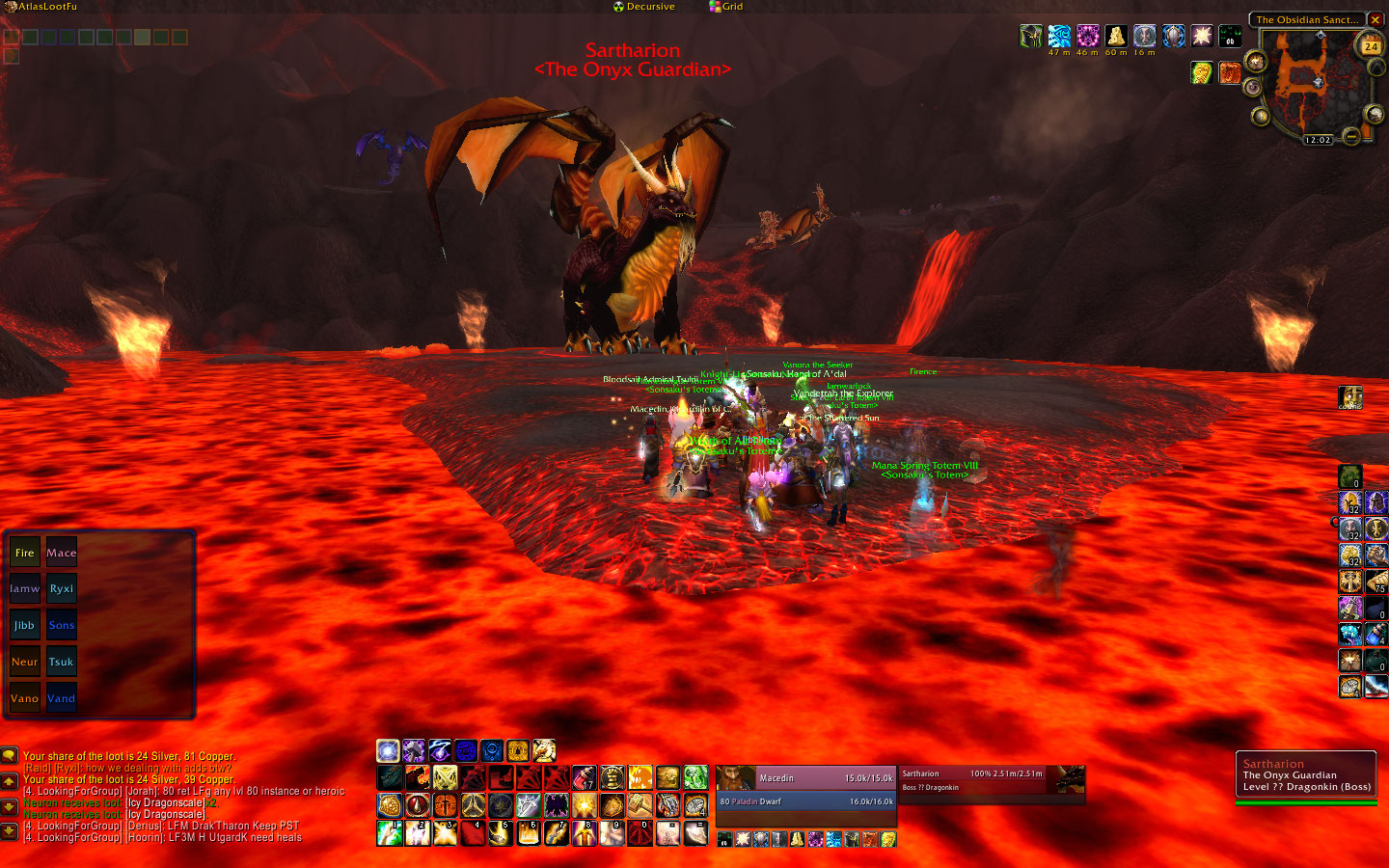
Task: Click the Icy Dragonscale loot link in chat
Action: 165,802
